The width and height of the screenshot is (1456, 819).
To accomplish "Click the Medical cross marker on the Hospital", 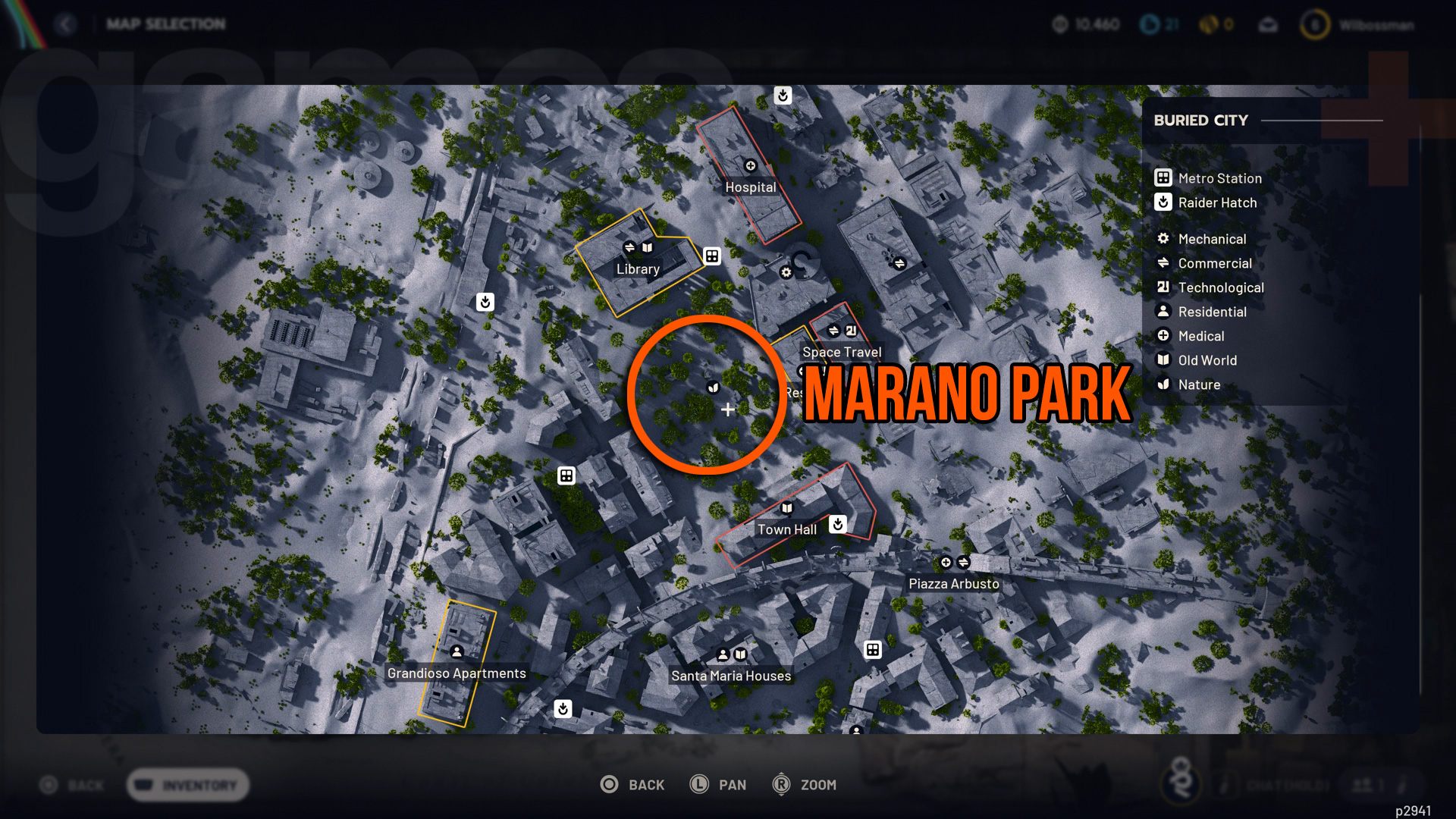I will (750, 166).
